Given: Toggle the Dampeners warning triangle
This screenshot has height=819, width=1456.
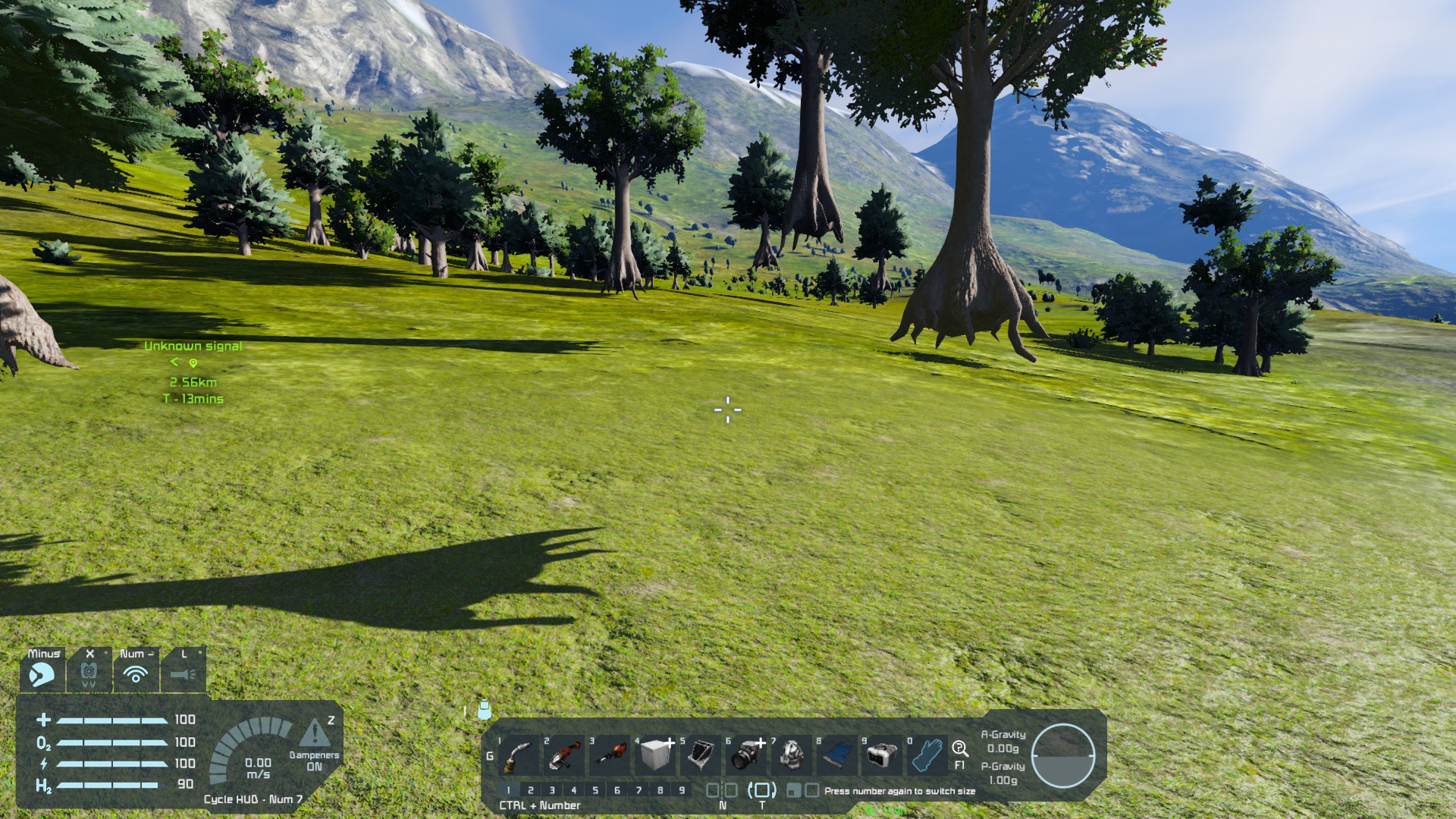Looking at the screenshot, I should (314, 733).
